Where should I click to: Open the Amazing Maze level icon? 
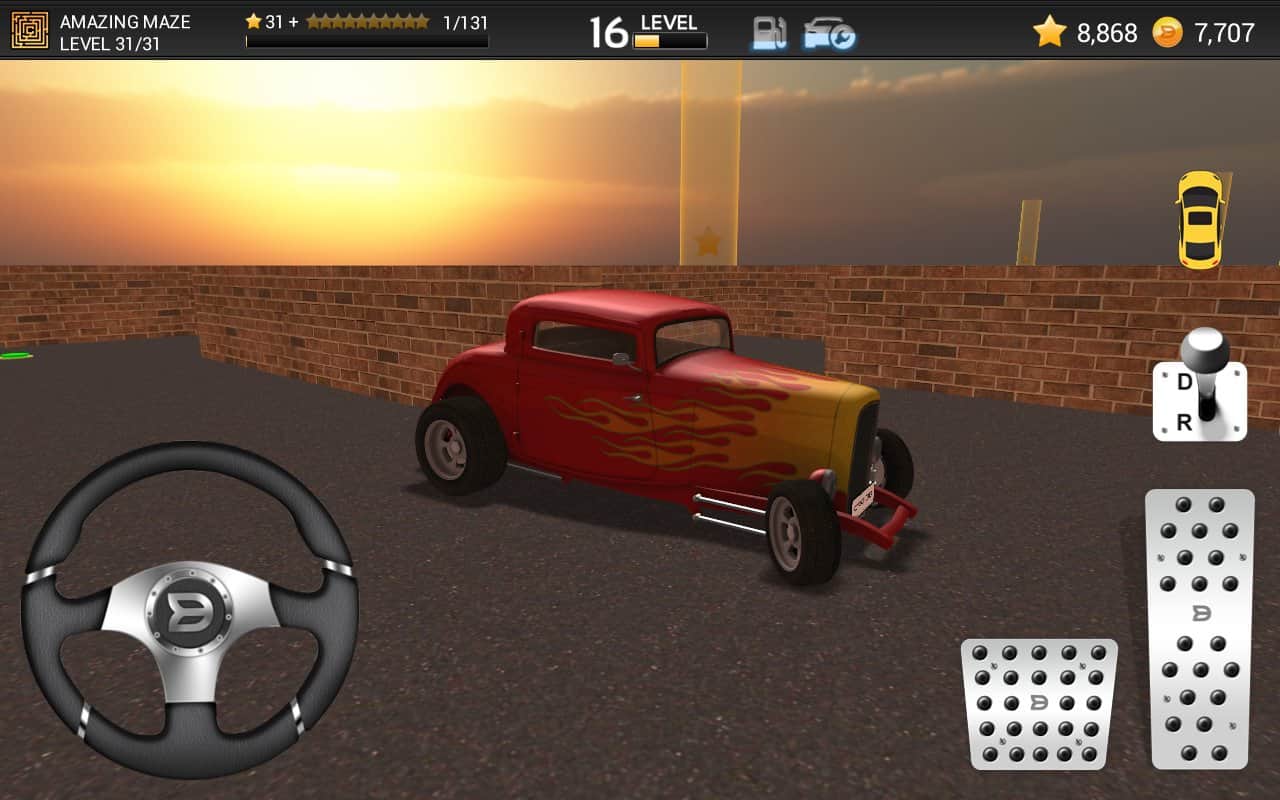coord(30,31)
